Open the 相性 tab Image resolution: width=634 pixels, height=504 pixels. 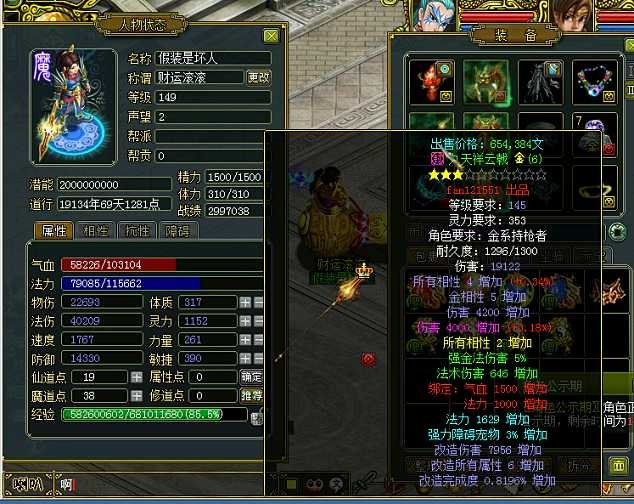tap(96, 231)
